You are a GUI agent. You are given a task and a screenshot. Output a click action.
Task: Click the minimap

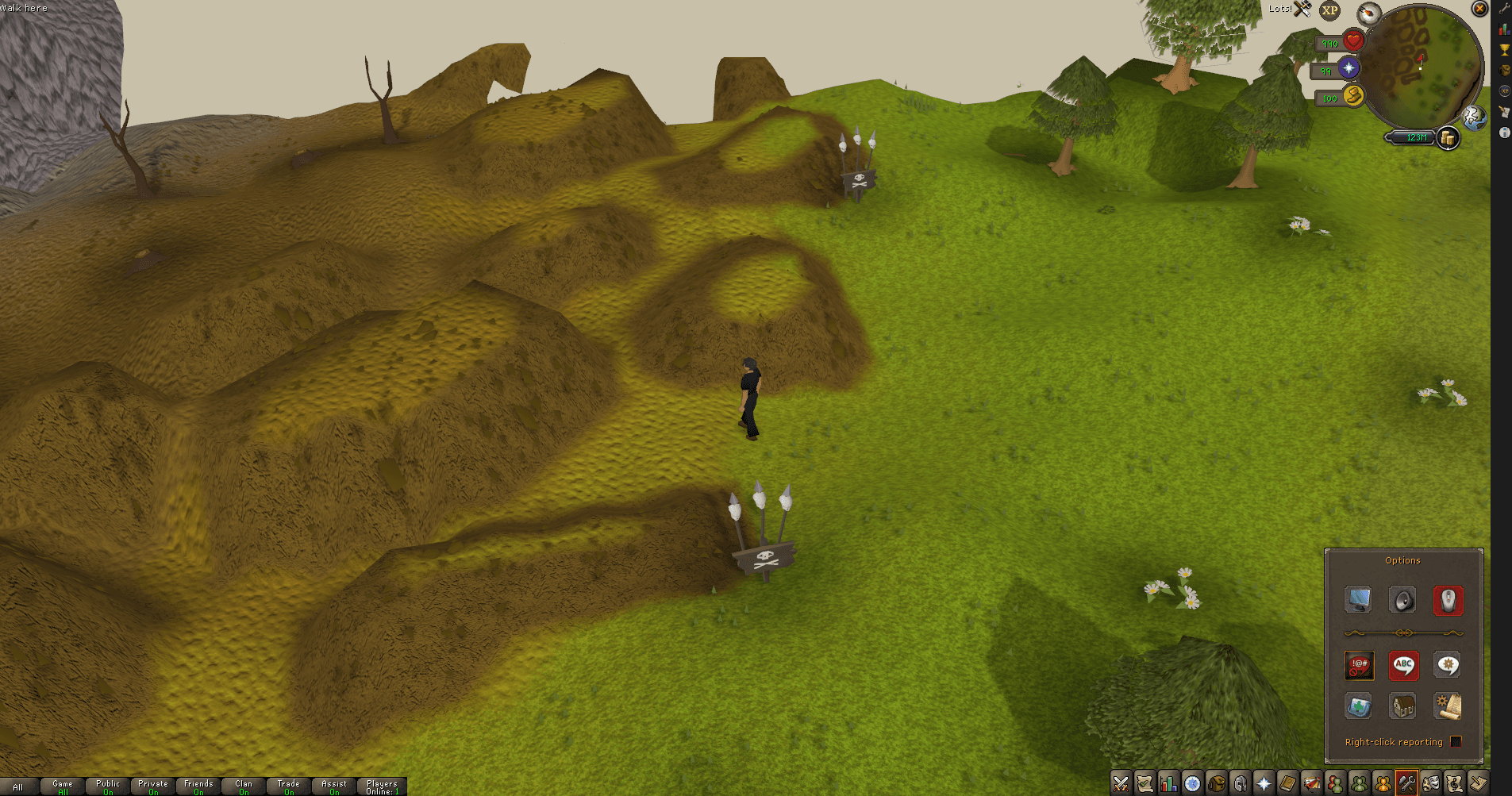click(x=1429, y=67)
